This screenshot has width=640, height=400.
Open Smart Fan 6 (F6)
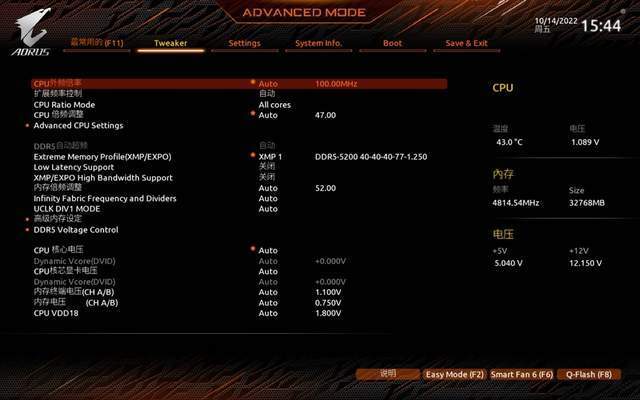tap(521, 374)
